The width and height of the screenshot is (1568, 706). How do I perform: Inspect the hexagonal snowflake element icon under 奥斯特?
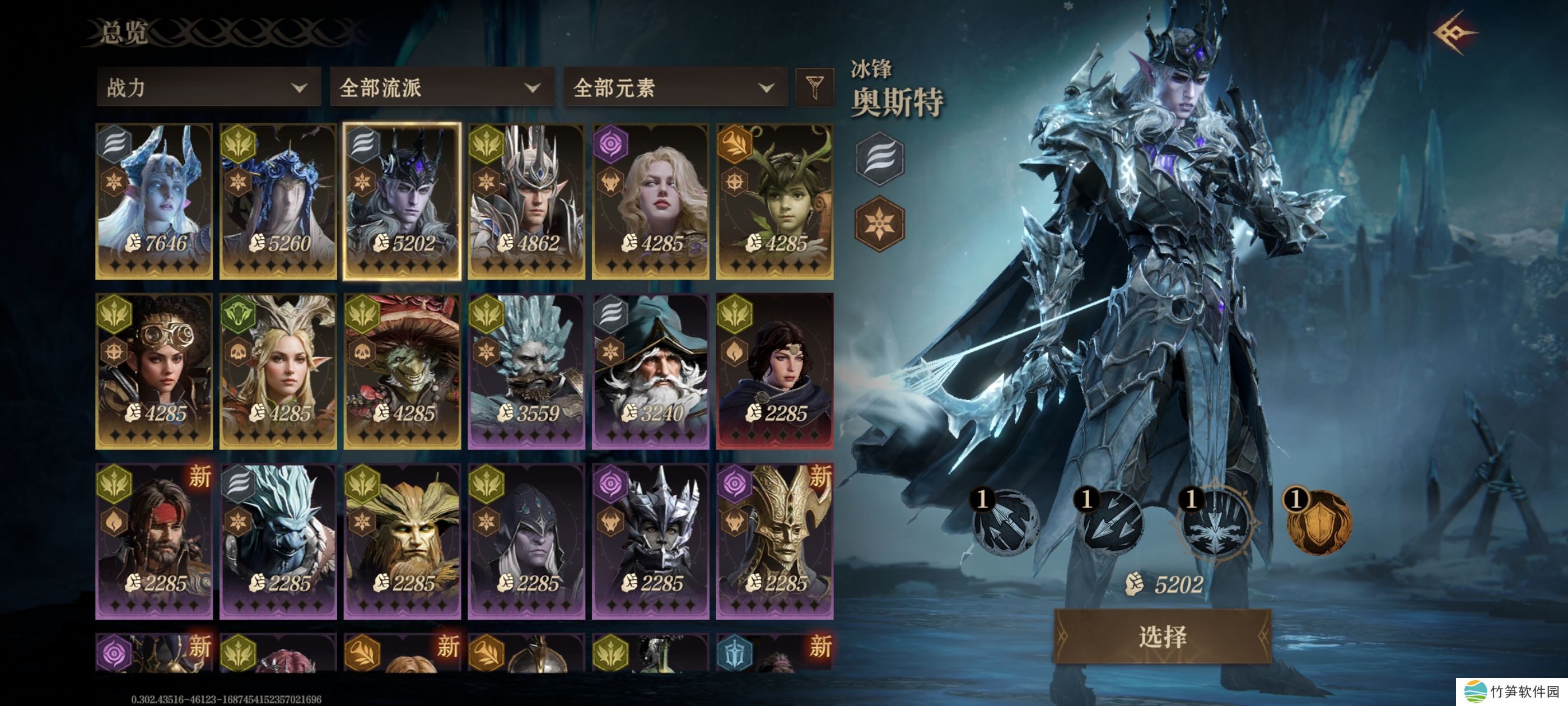click(880, 224)
